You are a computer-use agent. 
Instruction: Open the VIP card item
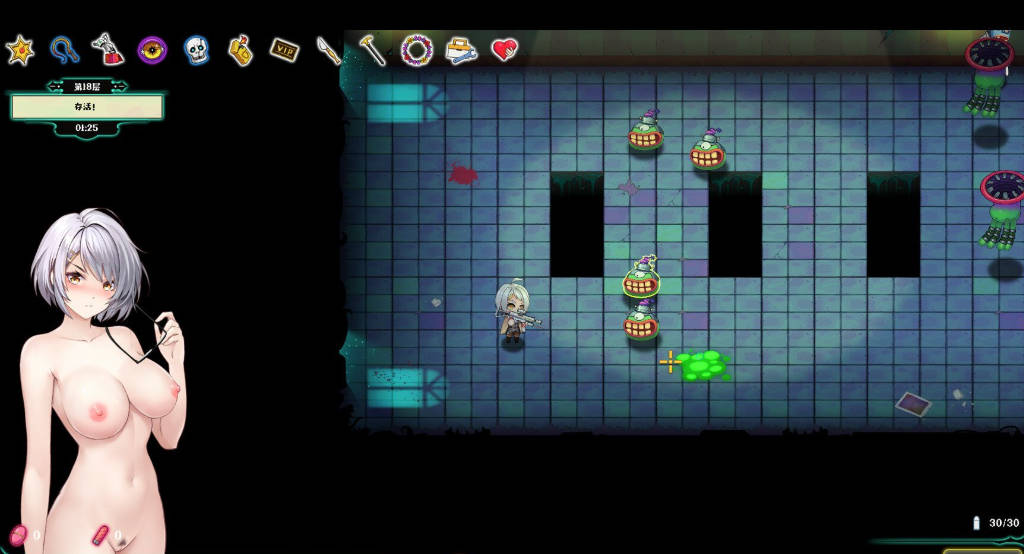click(x=285, y=49)
